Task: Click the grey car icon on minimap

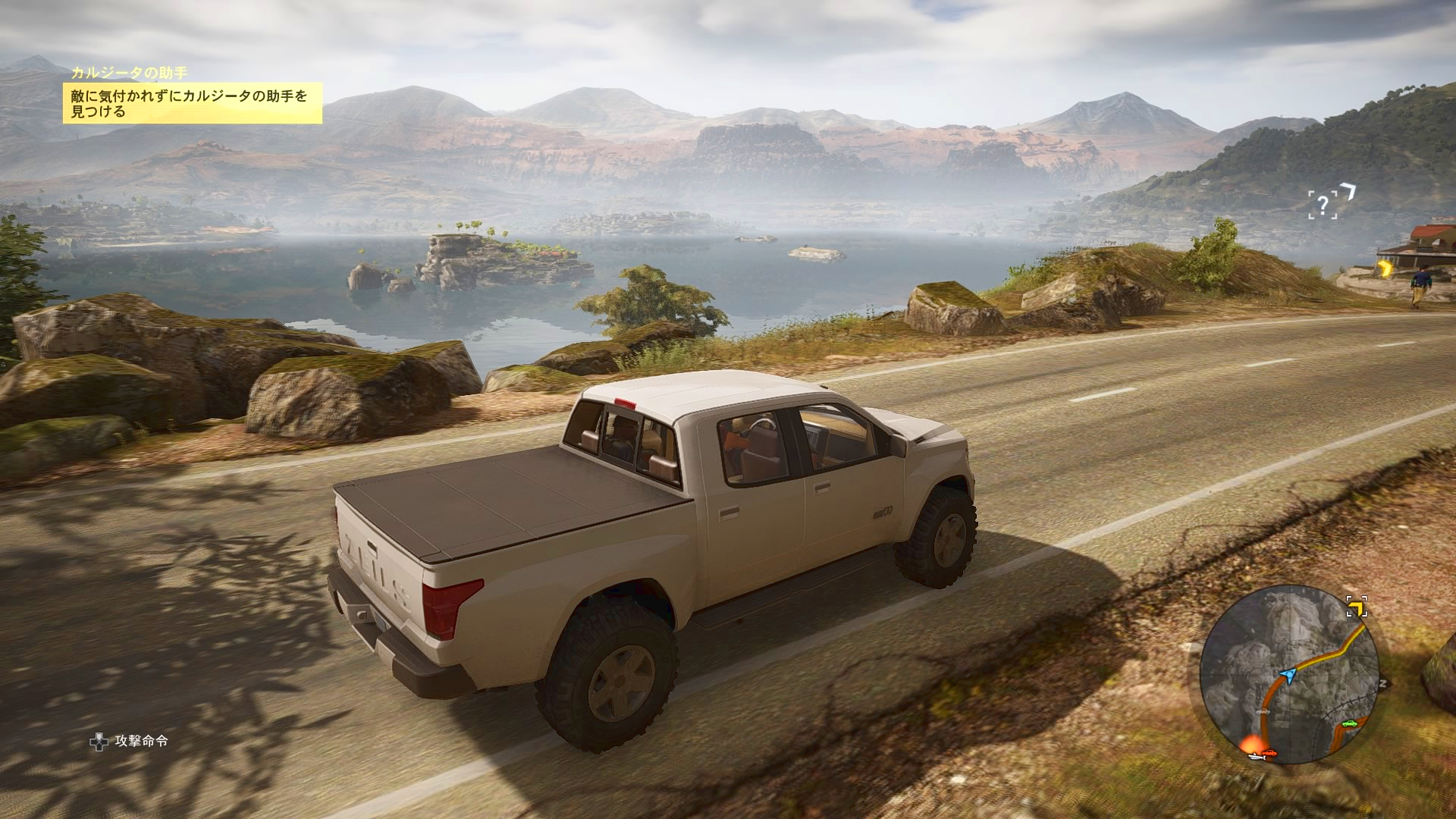Action: [x=1264, y=714]
